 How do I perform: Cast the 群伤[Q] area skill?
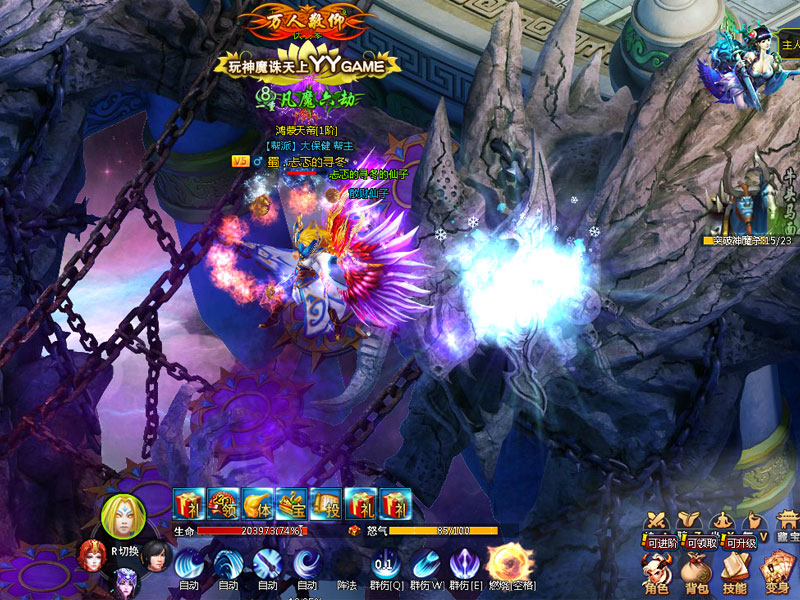pos(385,563)
